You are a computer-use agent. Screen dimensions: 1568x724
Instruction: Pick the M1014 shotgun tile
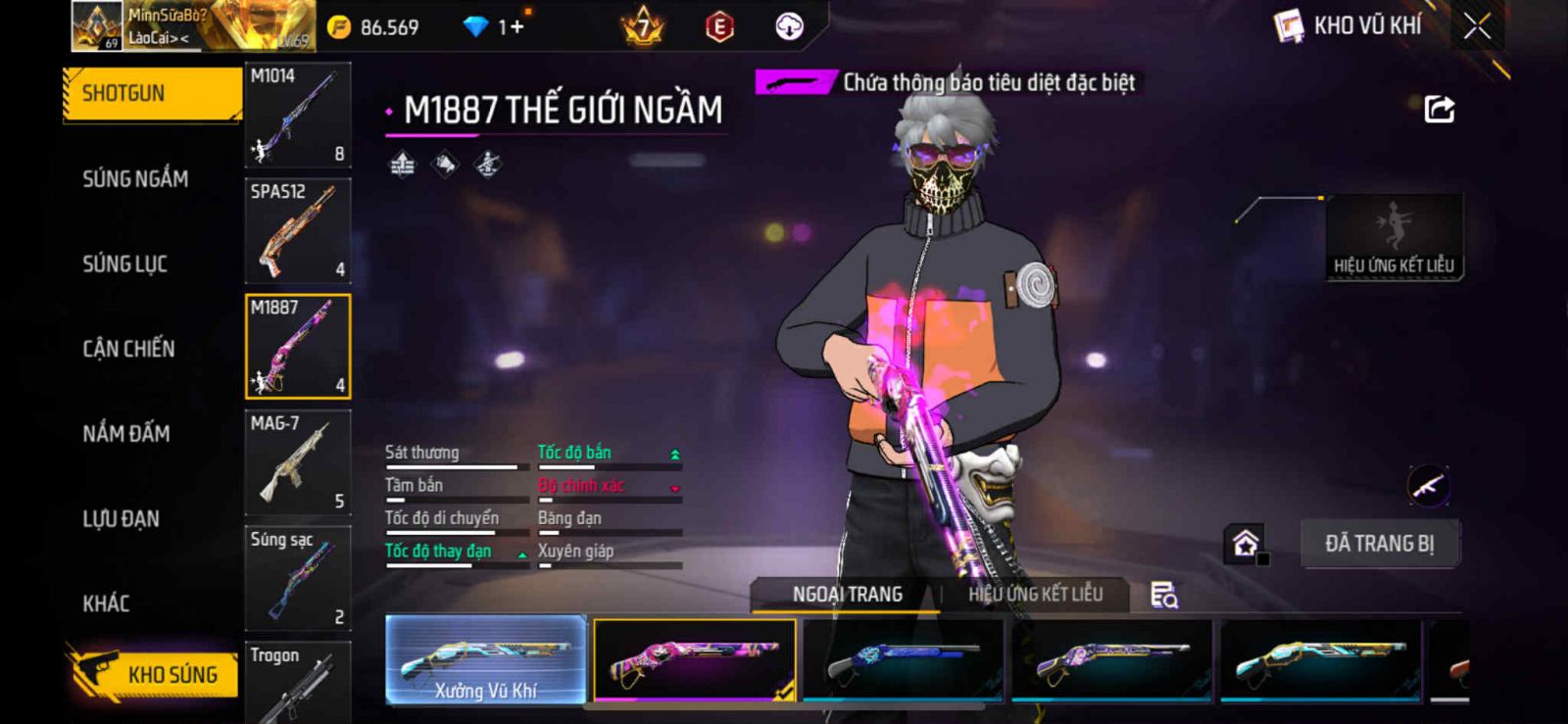click(297, 116)
